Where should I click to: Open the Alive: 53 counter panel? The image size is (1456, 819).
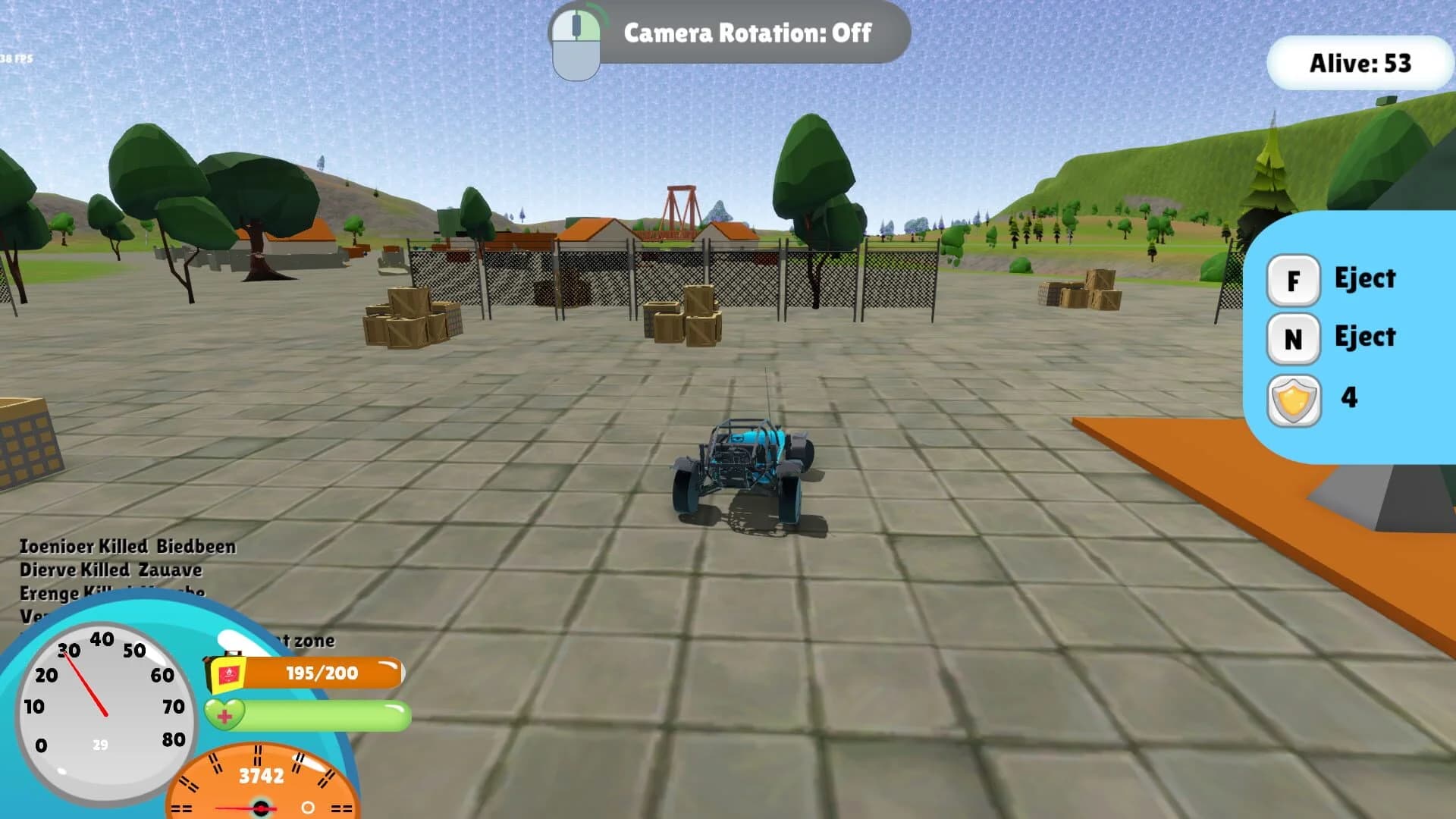[1360, 65]
